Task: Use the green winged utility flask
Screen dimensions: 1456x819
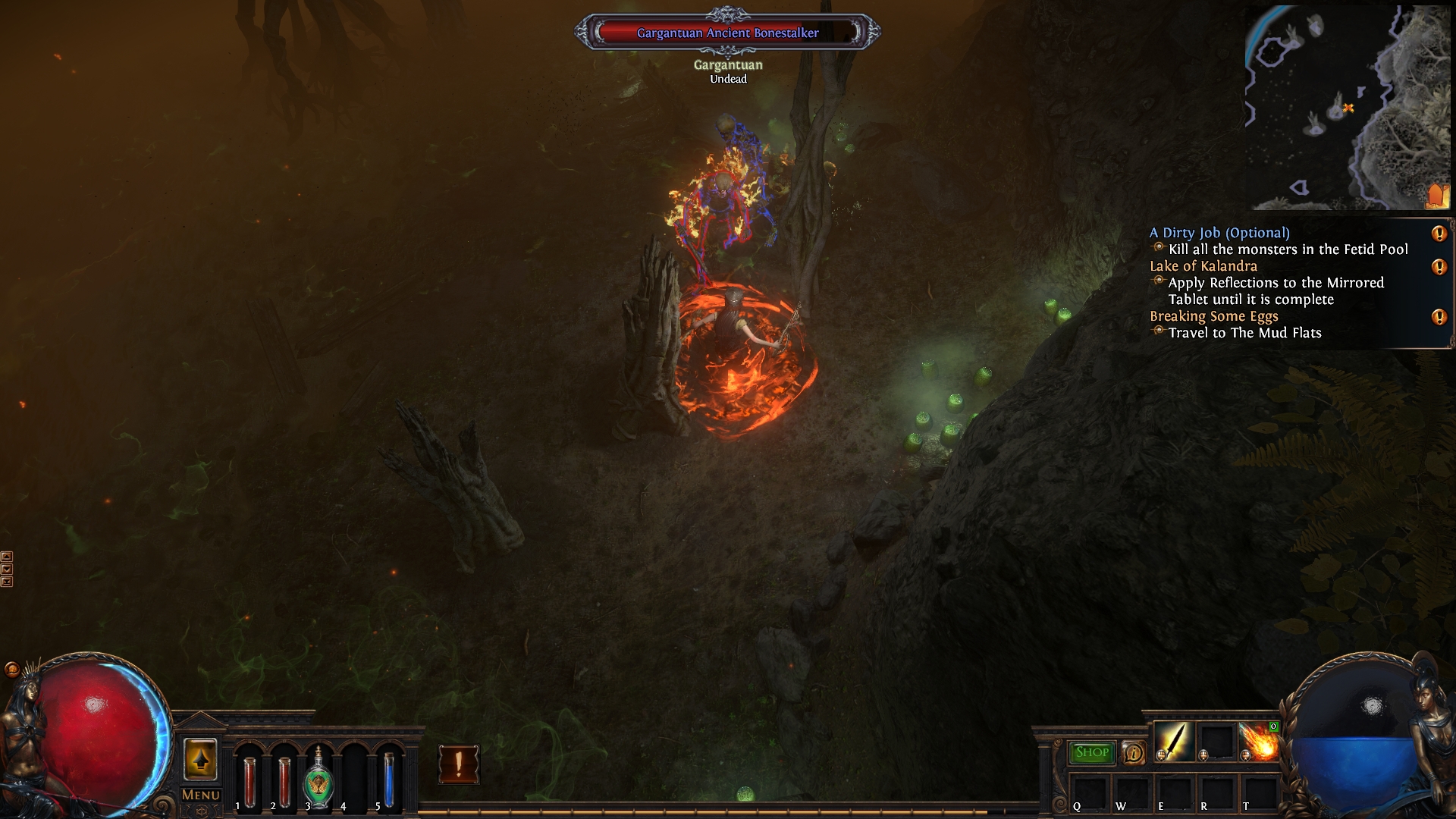Action: click(318, 781)
